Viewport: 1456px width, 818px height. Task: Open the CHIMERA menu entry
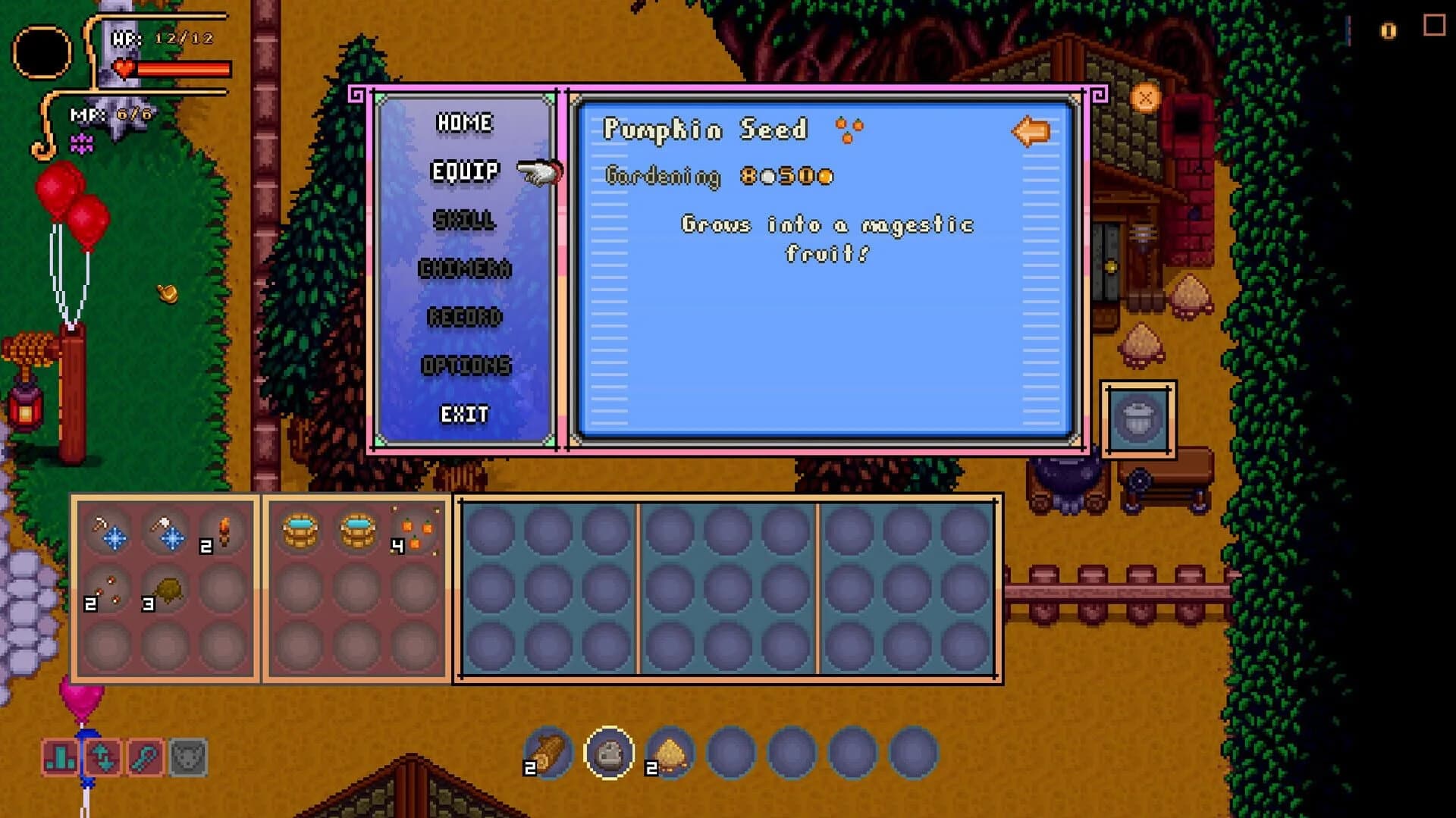coord(465,270)
